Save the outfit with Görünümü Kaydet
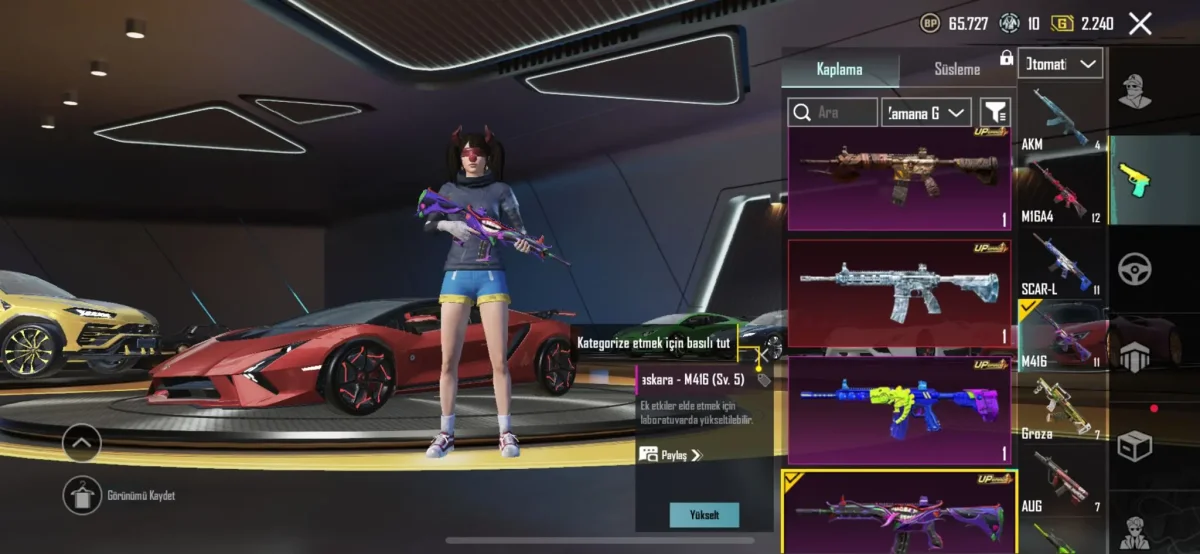Viewport: 1200px width, 554px height. [82, 496]
